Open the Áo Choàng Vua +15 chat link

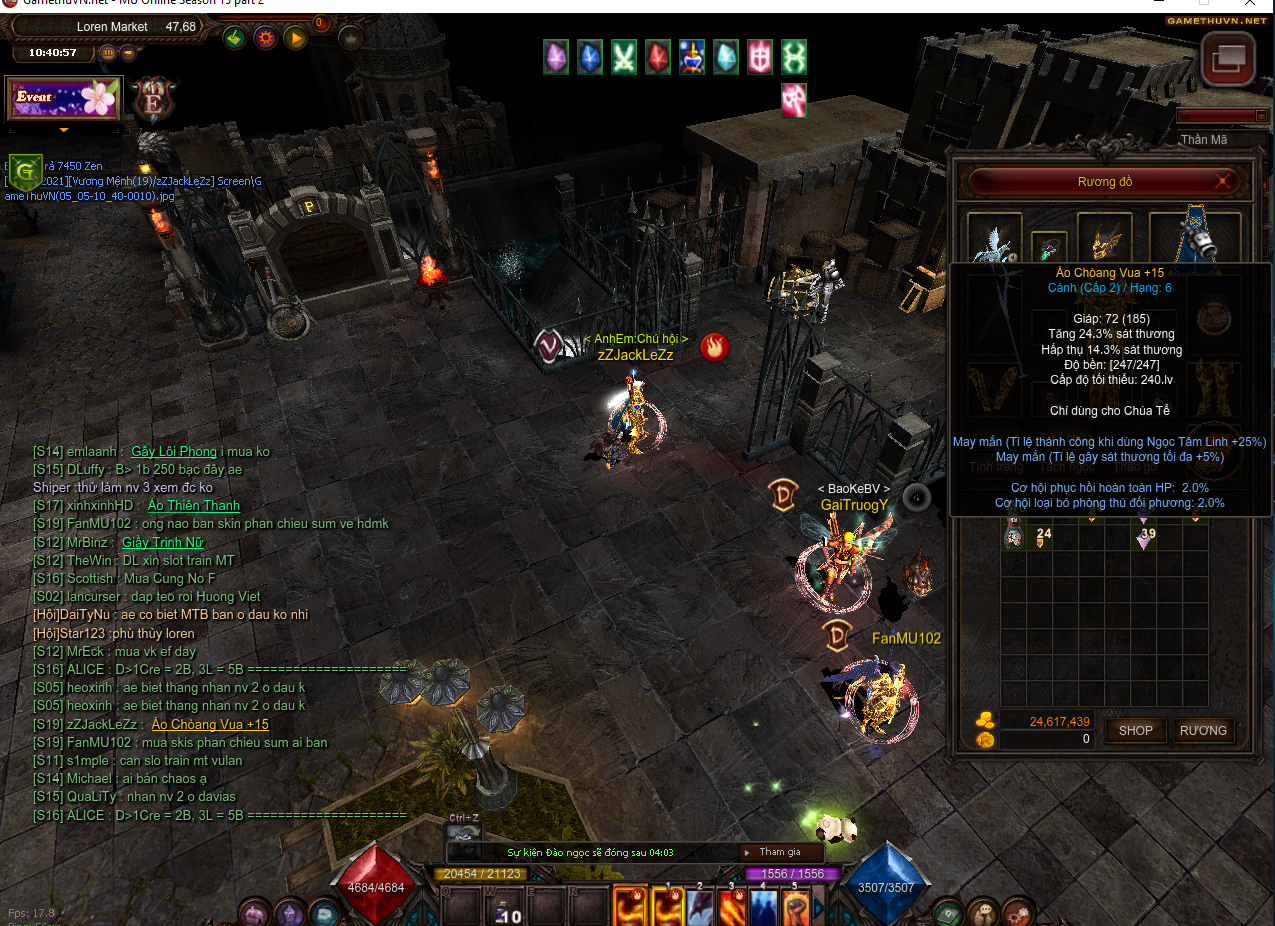coord(210,724)
